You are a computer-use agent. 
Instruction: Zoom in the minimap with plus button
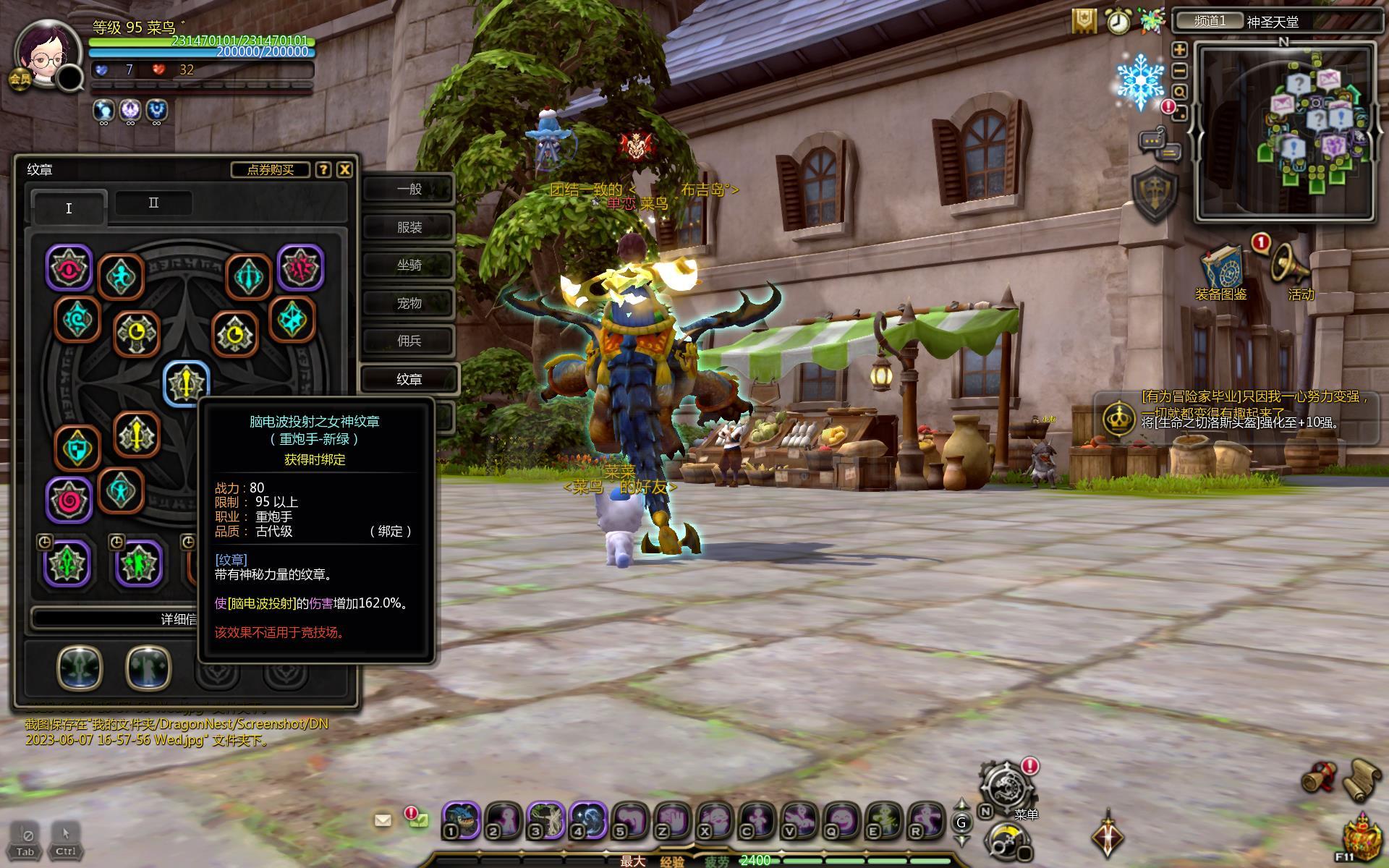(x=1179, y=50)
